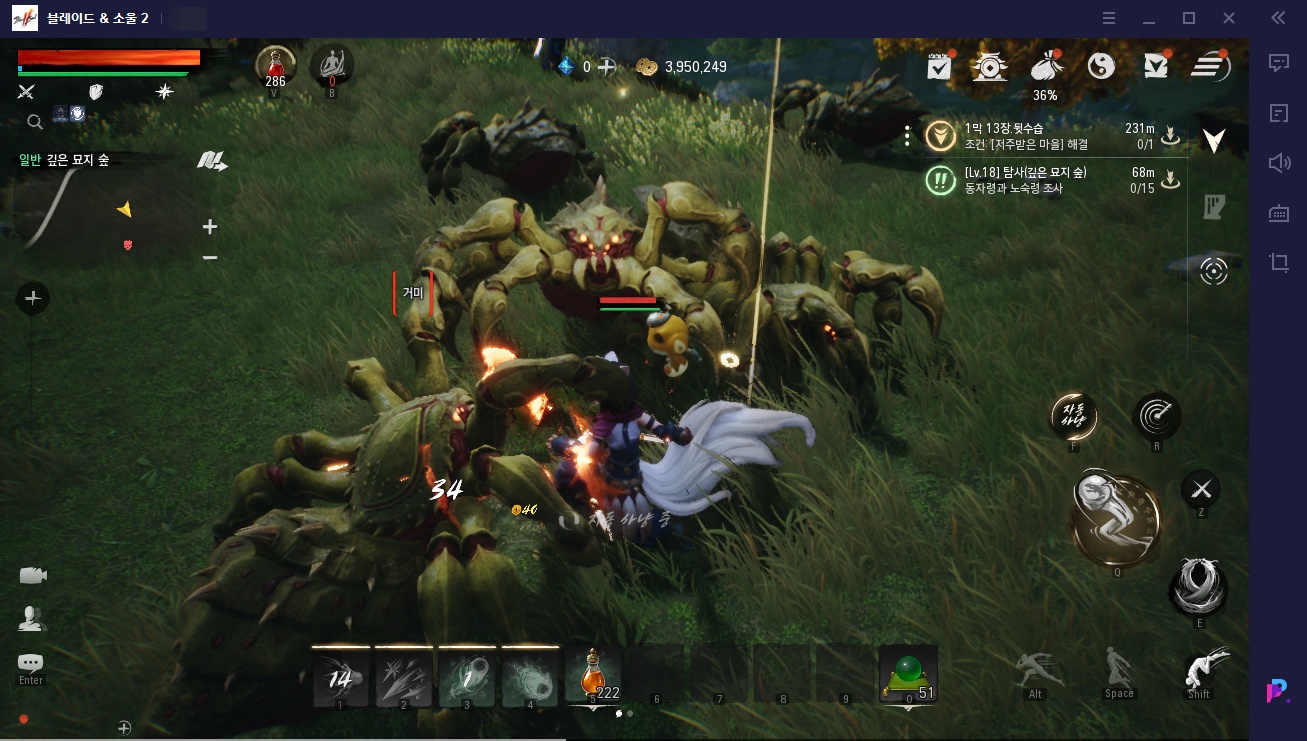Maximize the emulator window

(x=1189, y=18)
